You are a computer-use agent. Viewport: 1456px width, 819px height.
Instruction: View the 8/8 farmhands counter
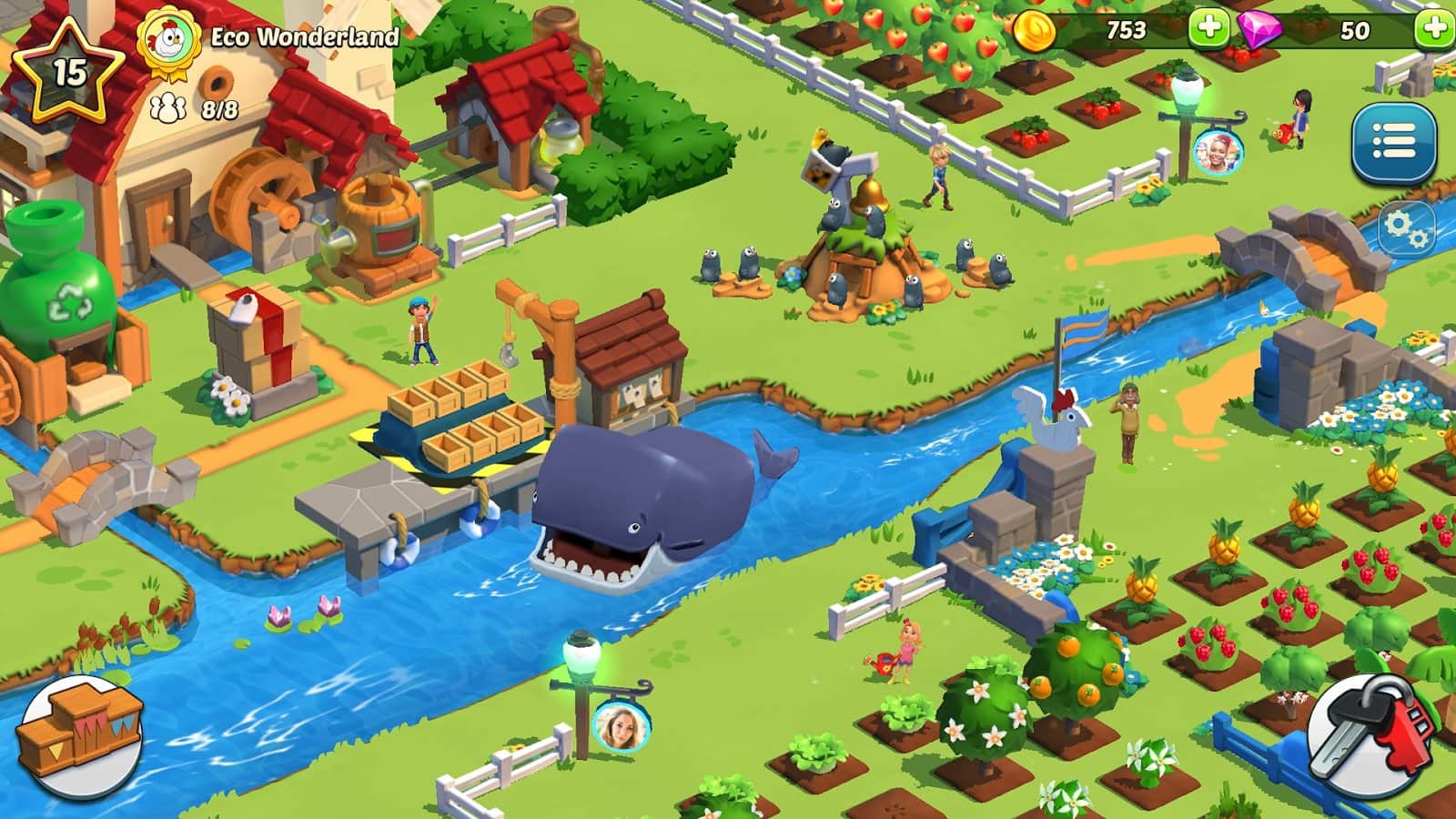point(196,110)
